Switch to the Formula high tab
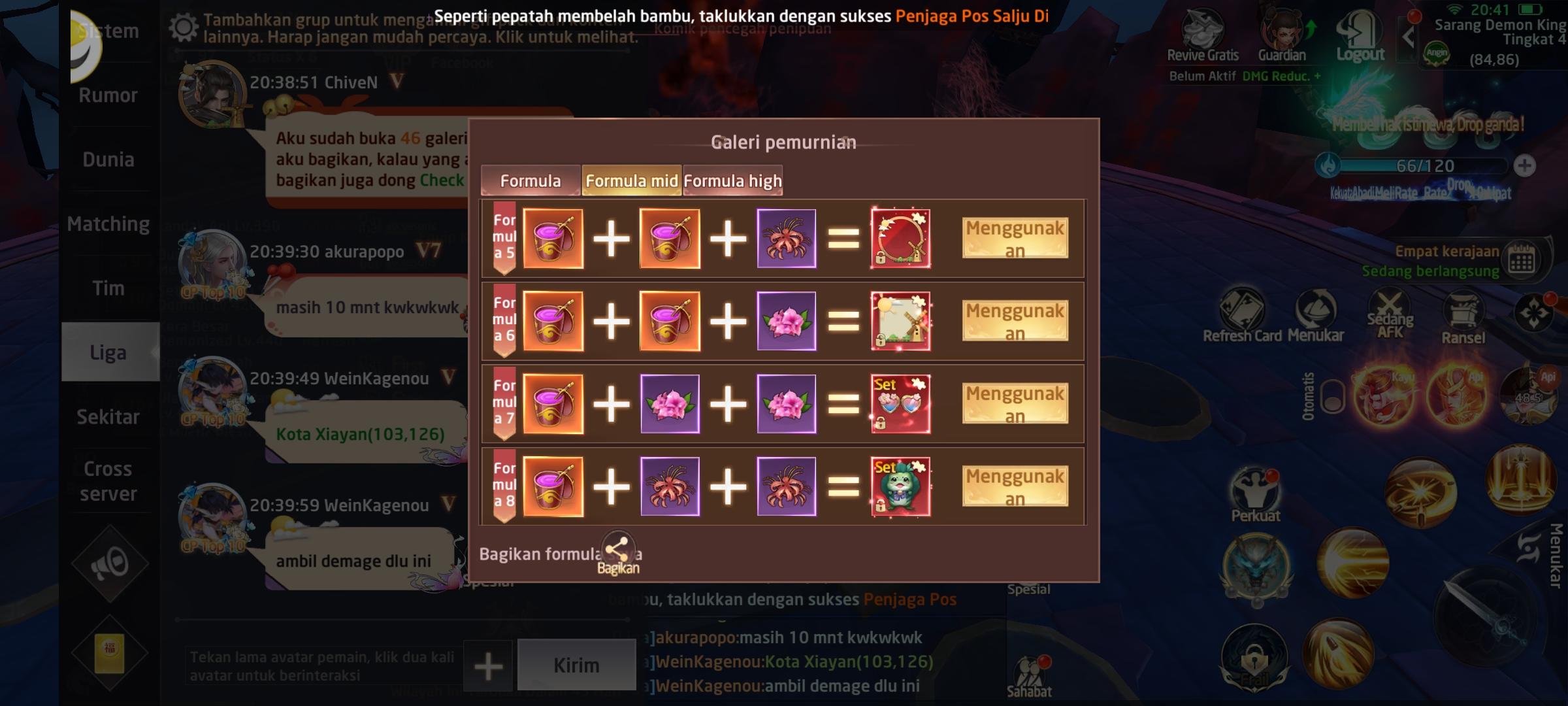This screenshot has width=1568, height=706. [732, 180]
